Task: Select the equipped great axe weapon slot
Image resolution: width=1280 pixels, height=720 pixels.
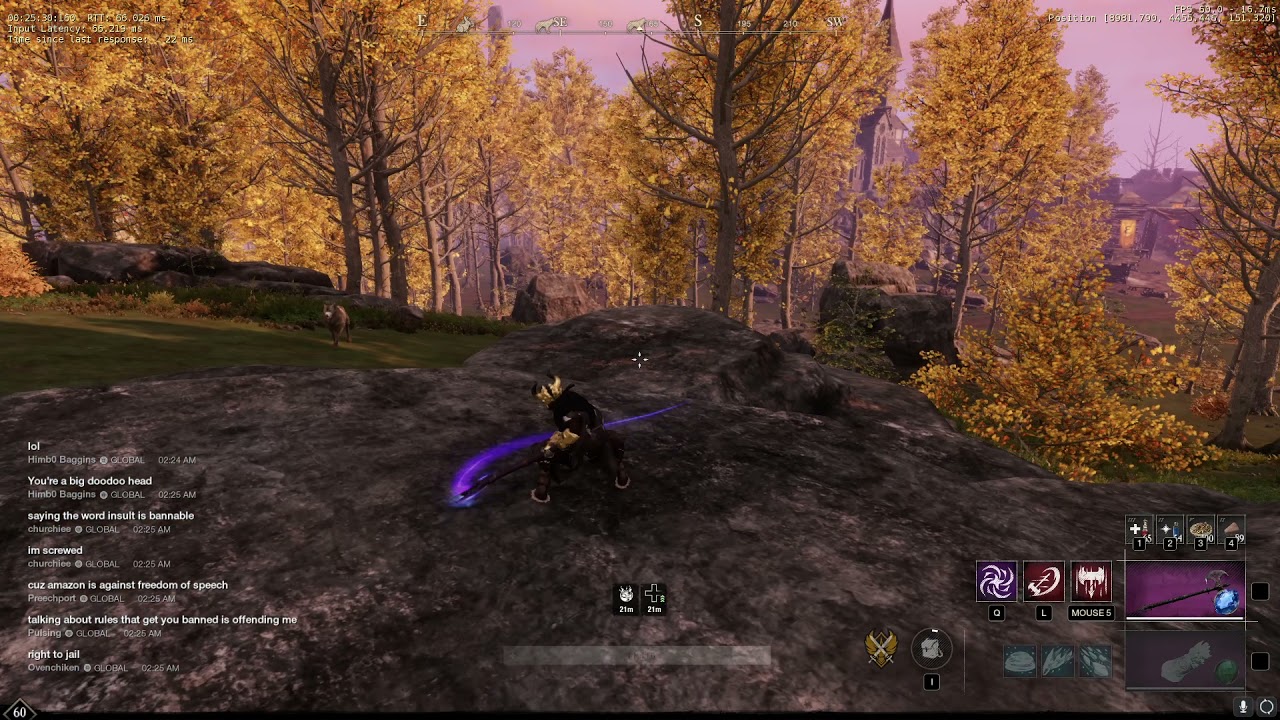Action: [1185, 590]
